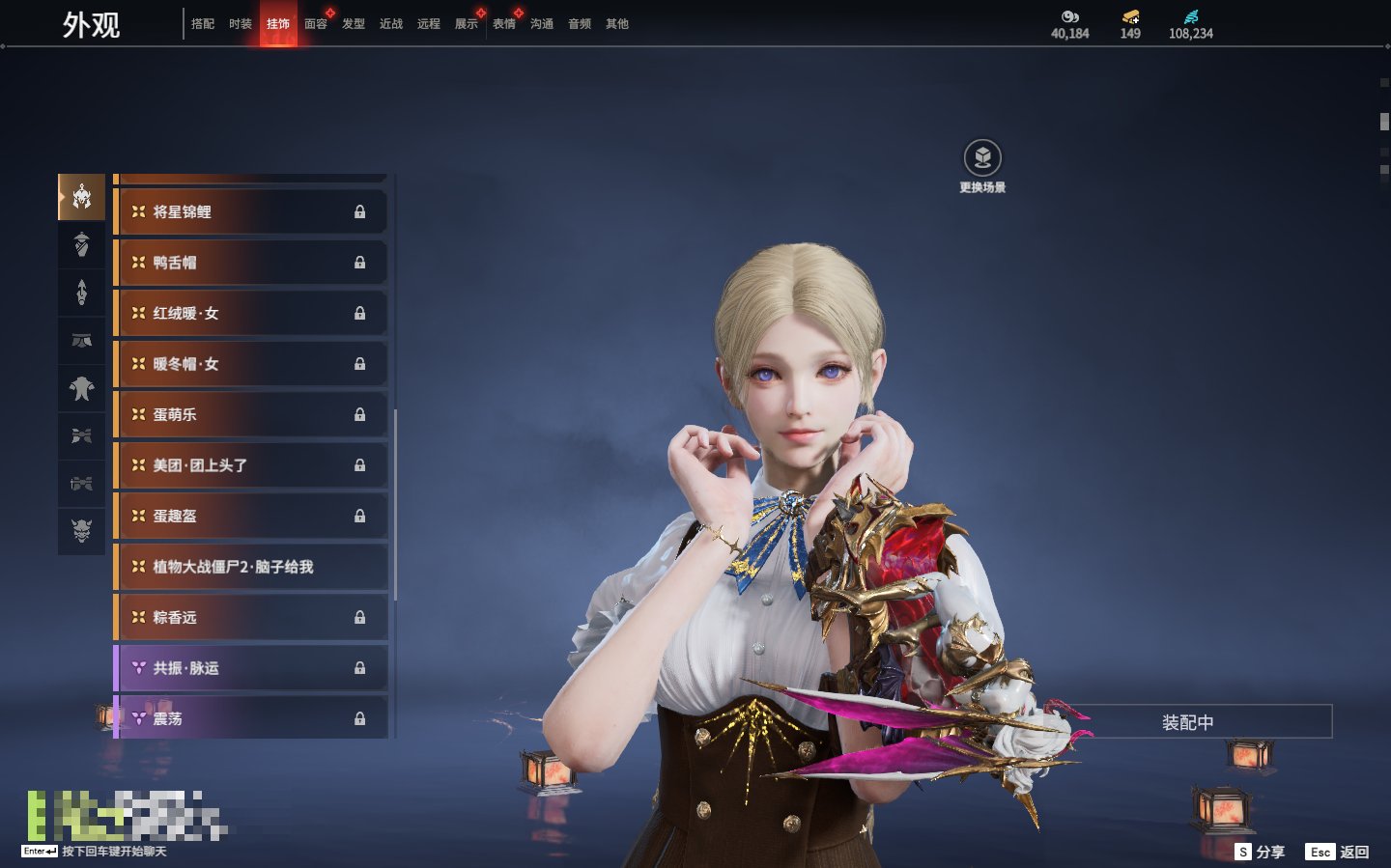Go to the 发型 tab
The image size is (1391, 868).
(354, 24)
